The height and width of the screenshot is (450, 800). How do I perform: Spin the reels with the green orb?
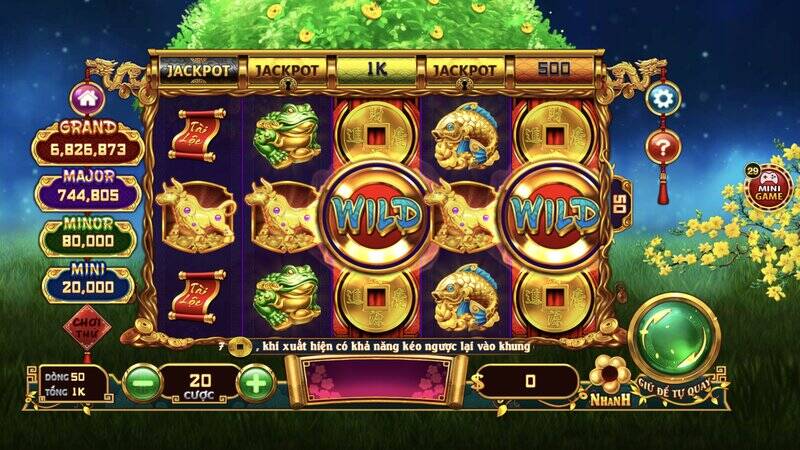point(679,337)
